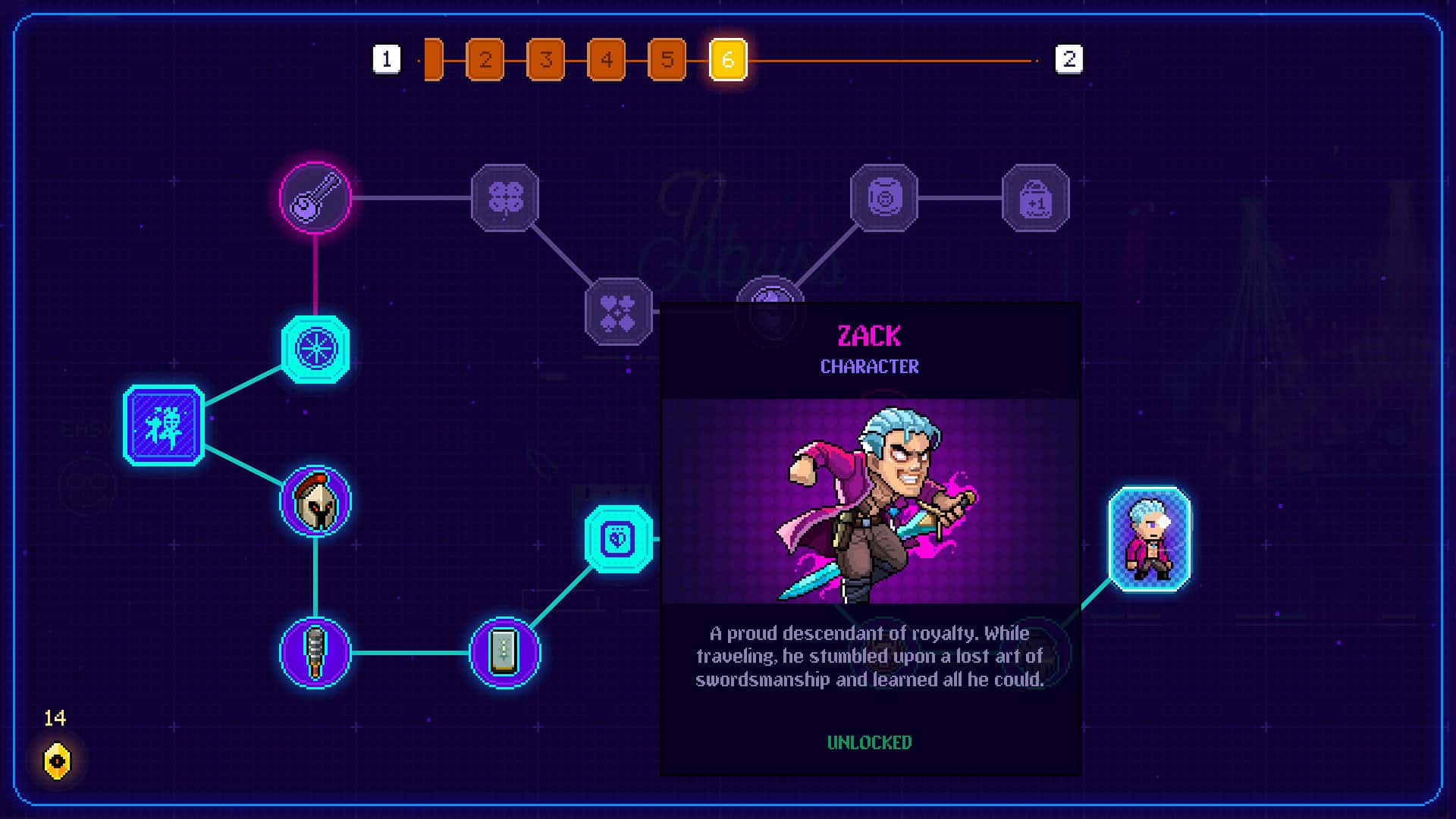The width and height of the screenshot is (1456, 819).
Task: Click stage 4 on the orange progress track
Action: 606,60
